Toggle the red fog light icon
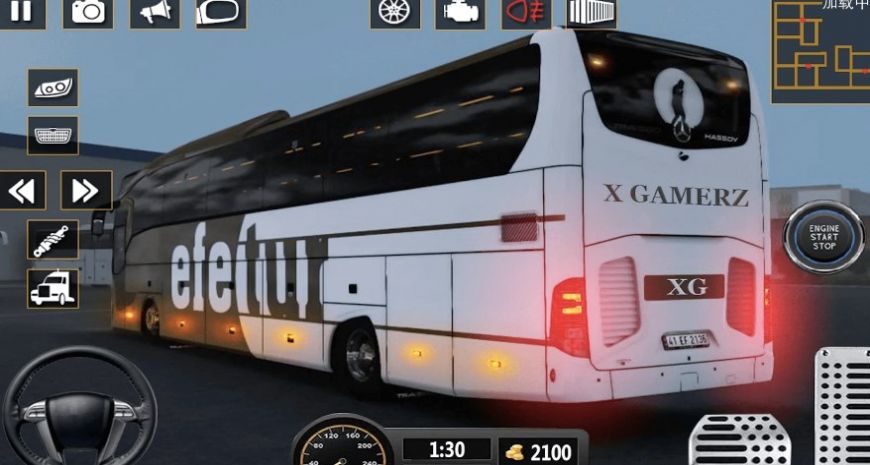The image size is (870, 465). (526, 12)
